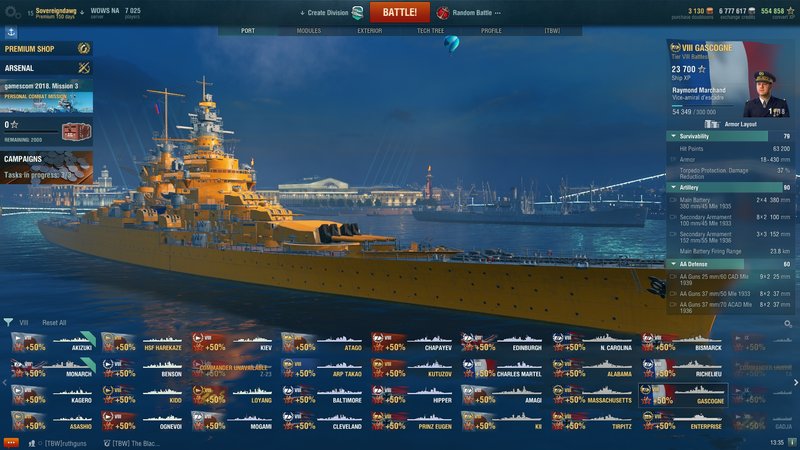Open the [TBW] clan tab
The image size is (800, 450).
coord(552,31)
